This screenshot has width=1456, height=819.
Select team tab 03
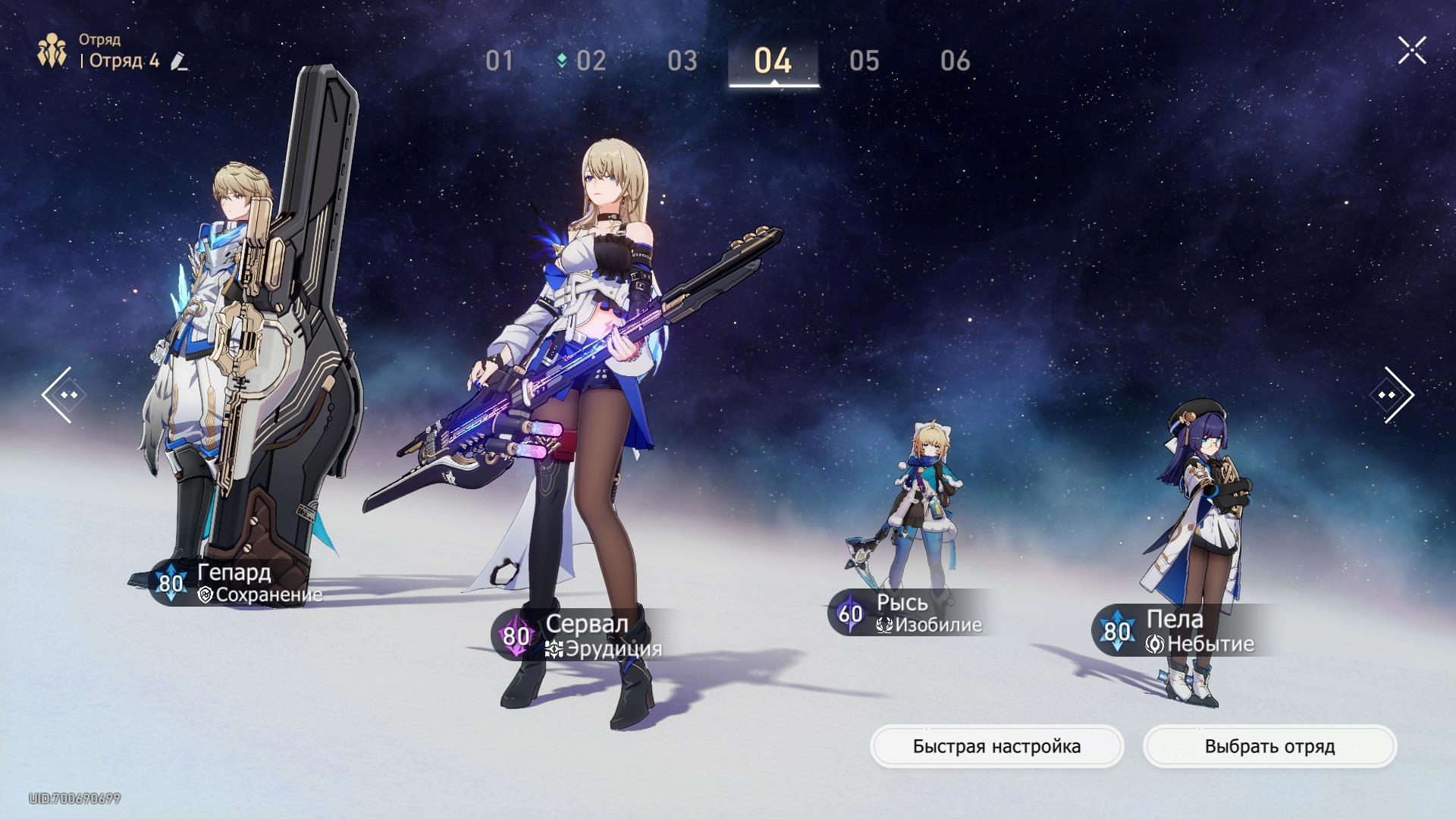pos(682,61)
